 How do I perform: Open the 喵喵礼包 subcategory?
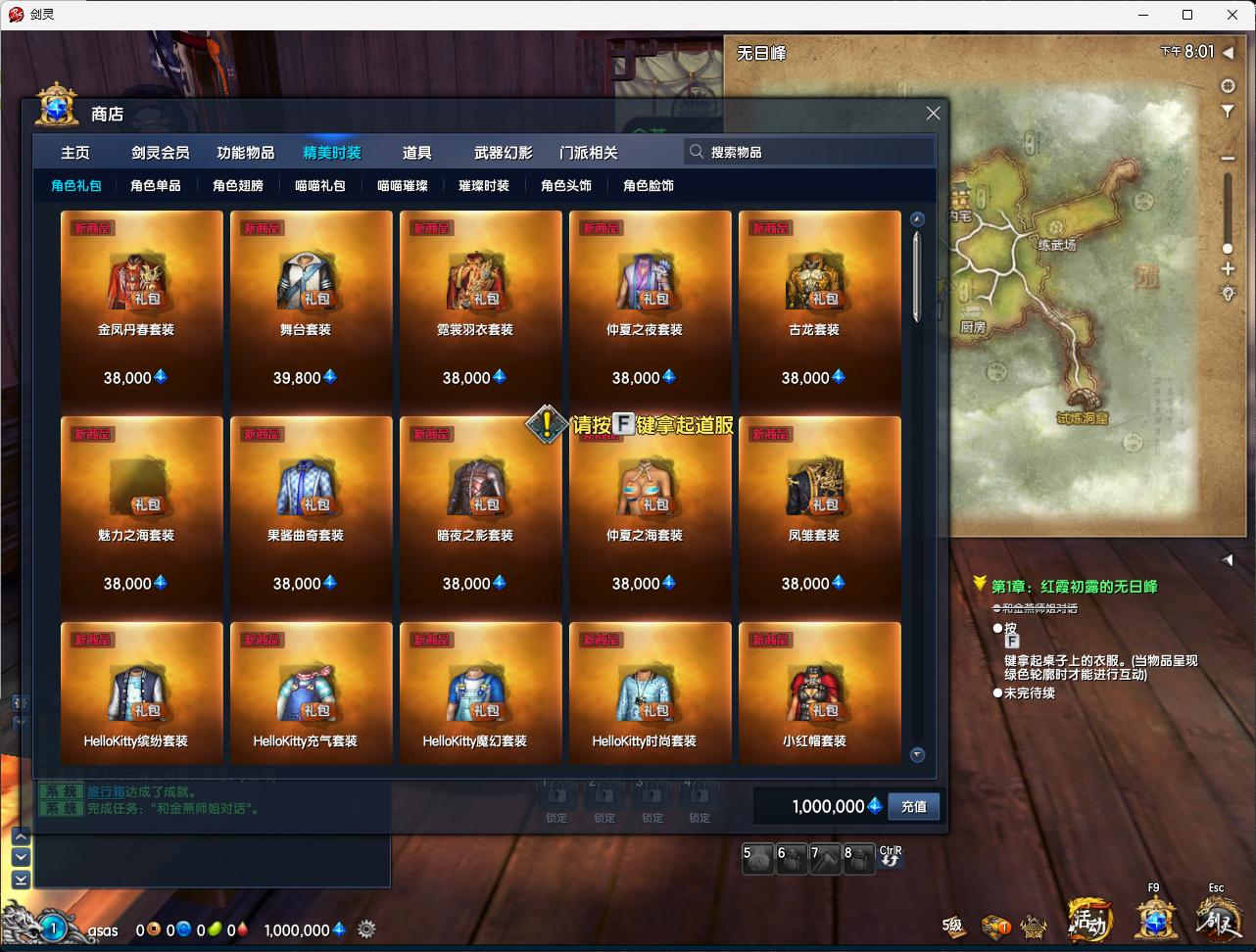coord(320,185)
